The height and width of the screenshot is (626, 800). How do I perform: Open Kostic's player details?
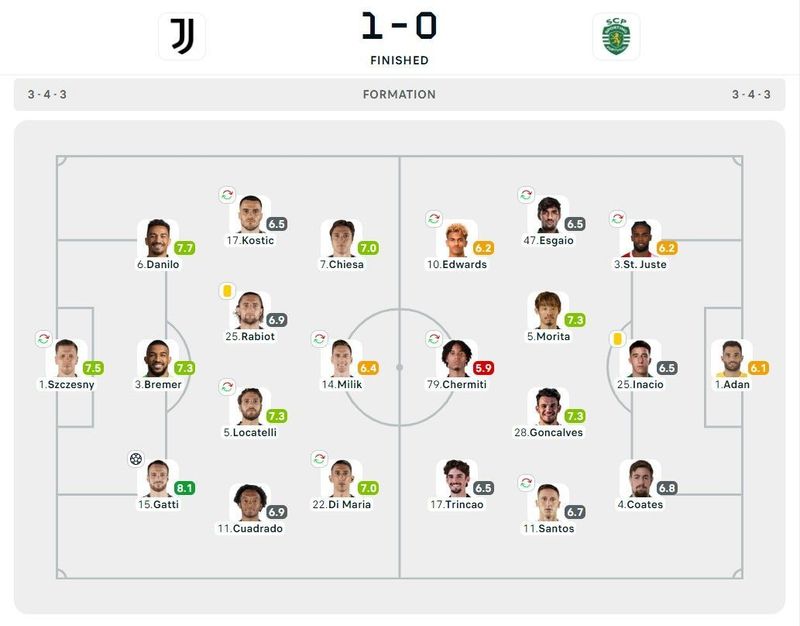249,214
